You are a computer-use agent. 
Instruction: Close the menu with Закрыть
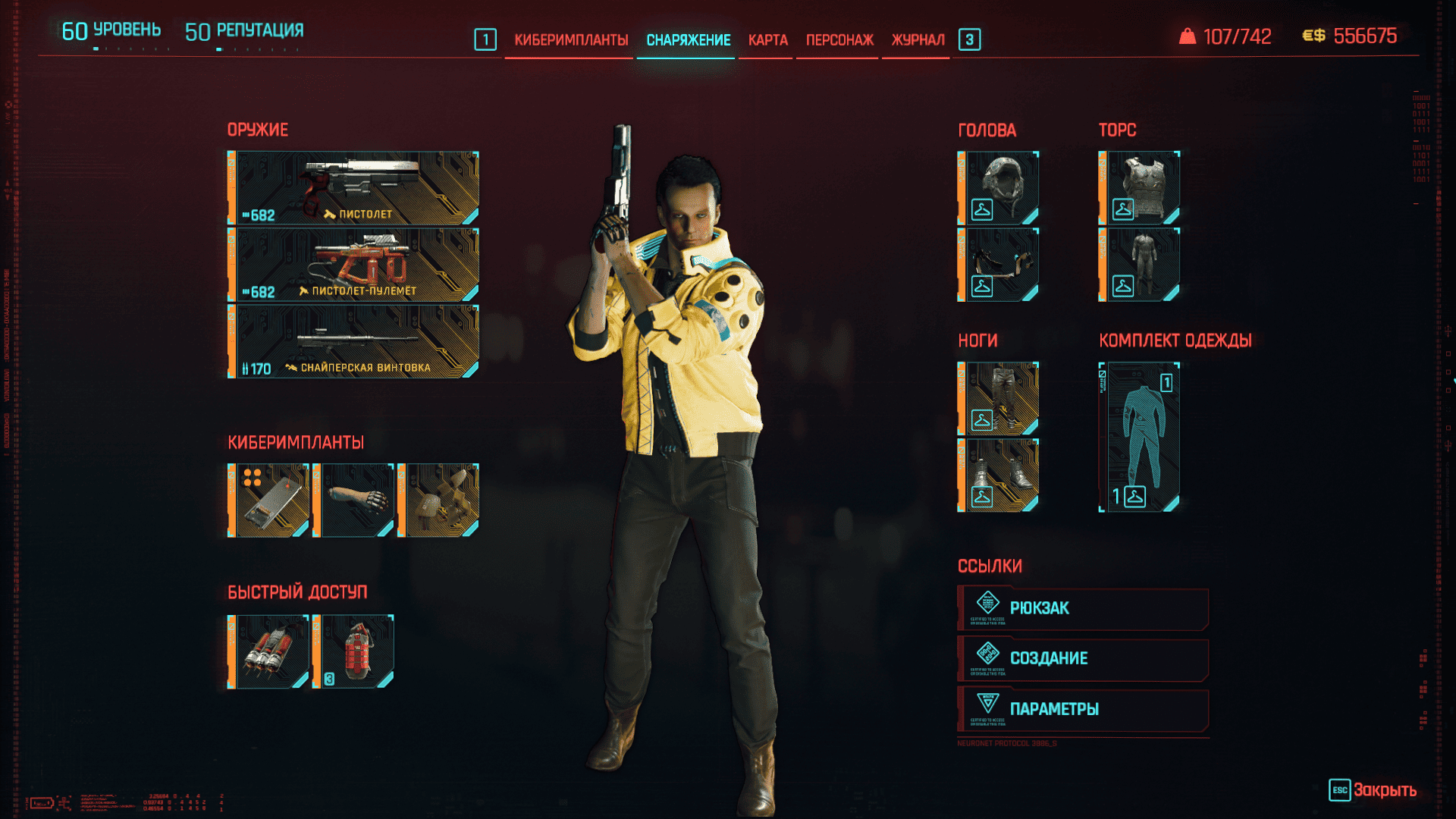pos(1373,790)
